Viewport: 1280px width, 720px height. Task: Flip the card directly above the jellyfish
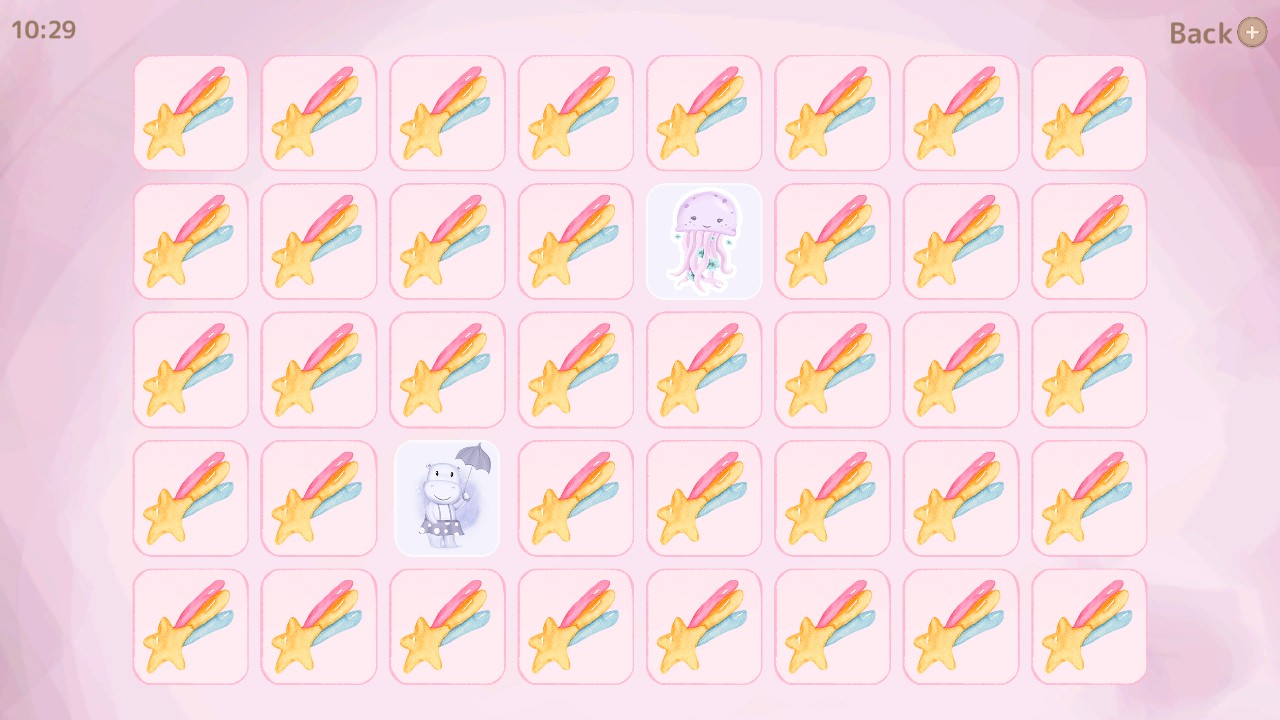pyautogui.click(x=703, y=113)
